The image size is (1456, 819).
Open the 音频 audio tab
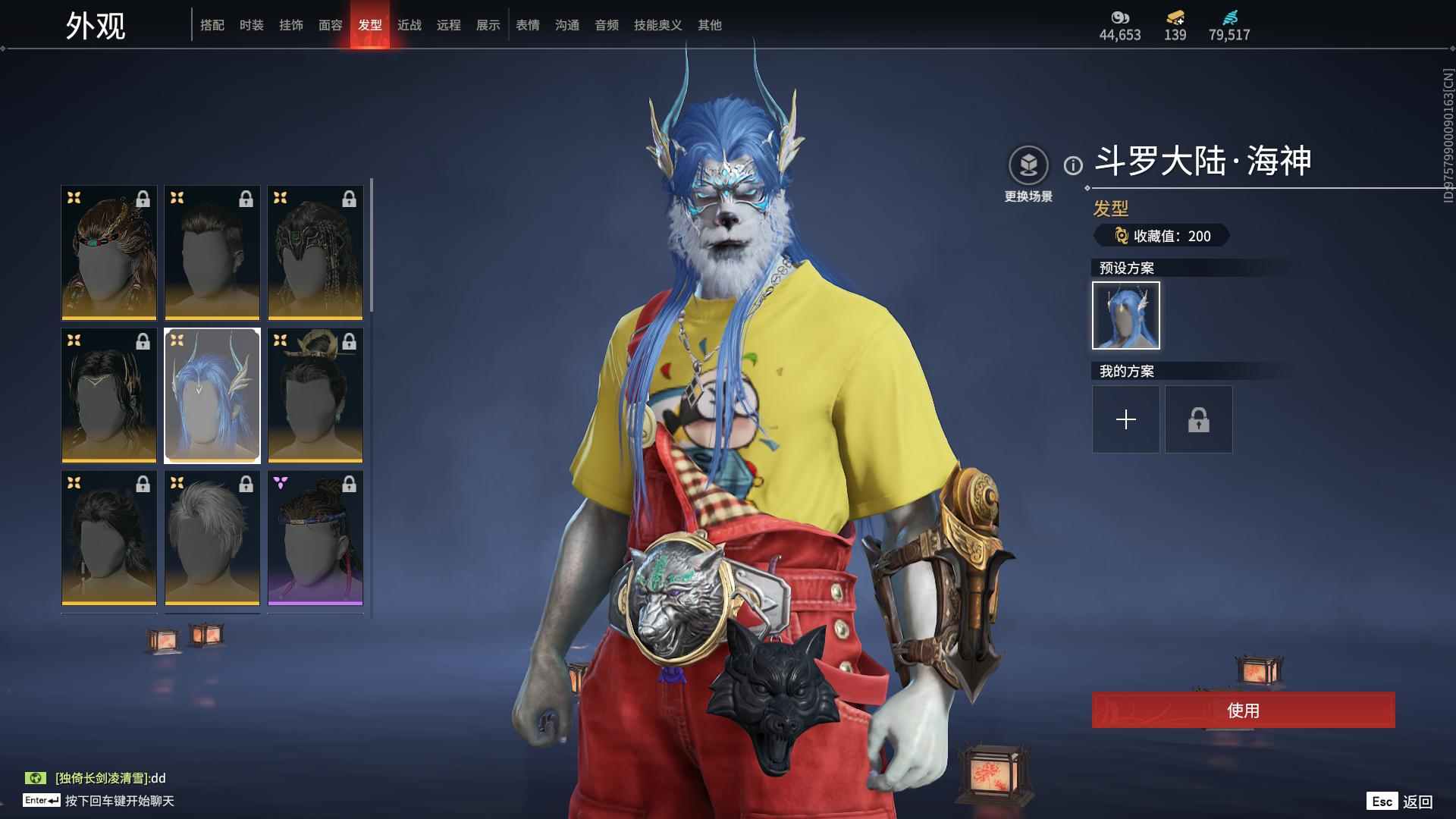607,25
